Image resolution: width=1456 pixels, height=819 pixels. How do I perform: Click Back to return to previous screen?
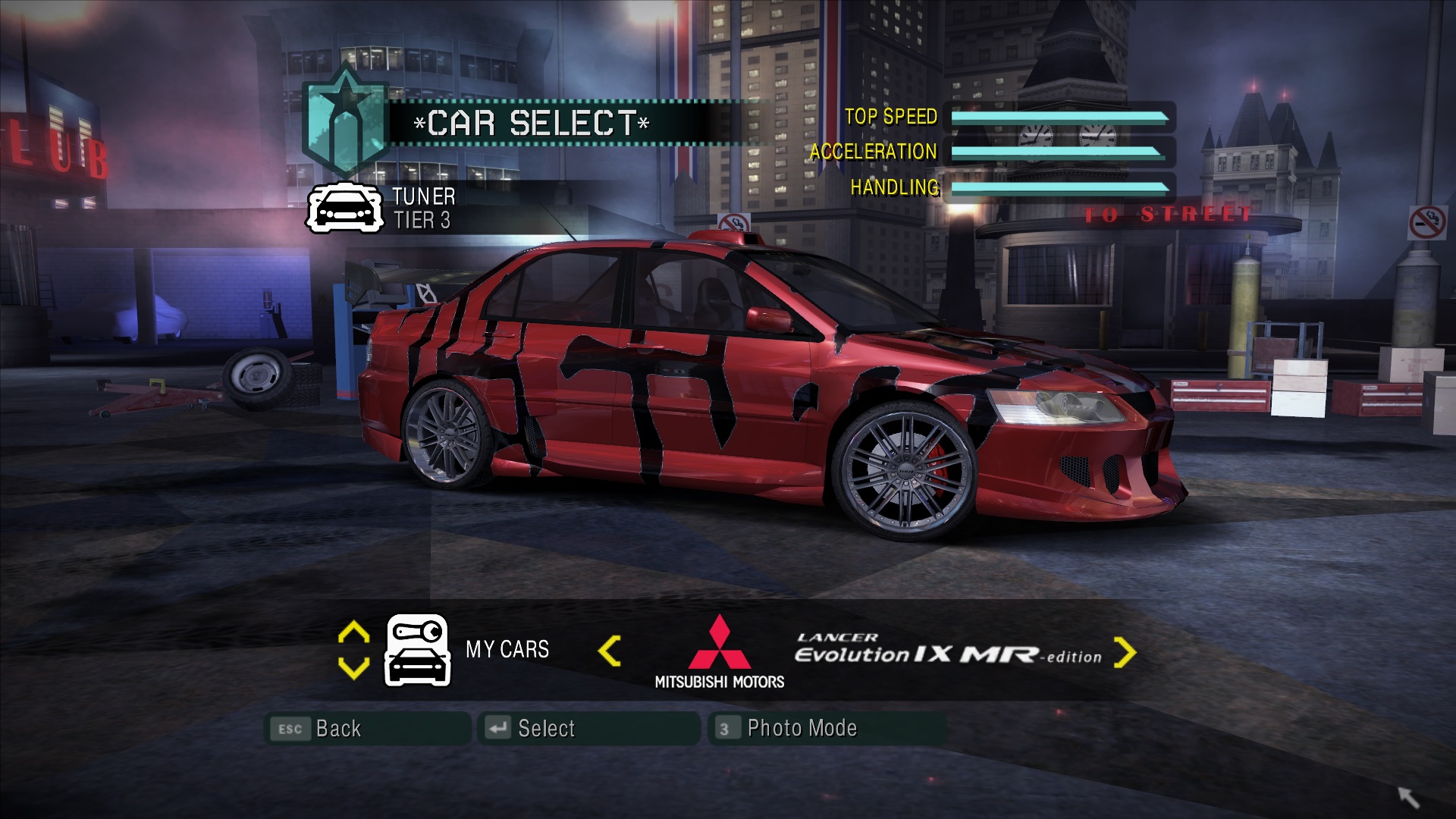[339, 729]
